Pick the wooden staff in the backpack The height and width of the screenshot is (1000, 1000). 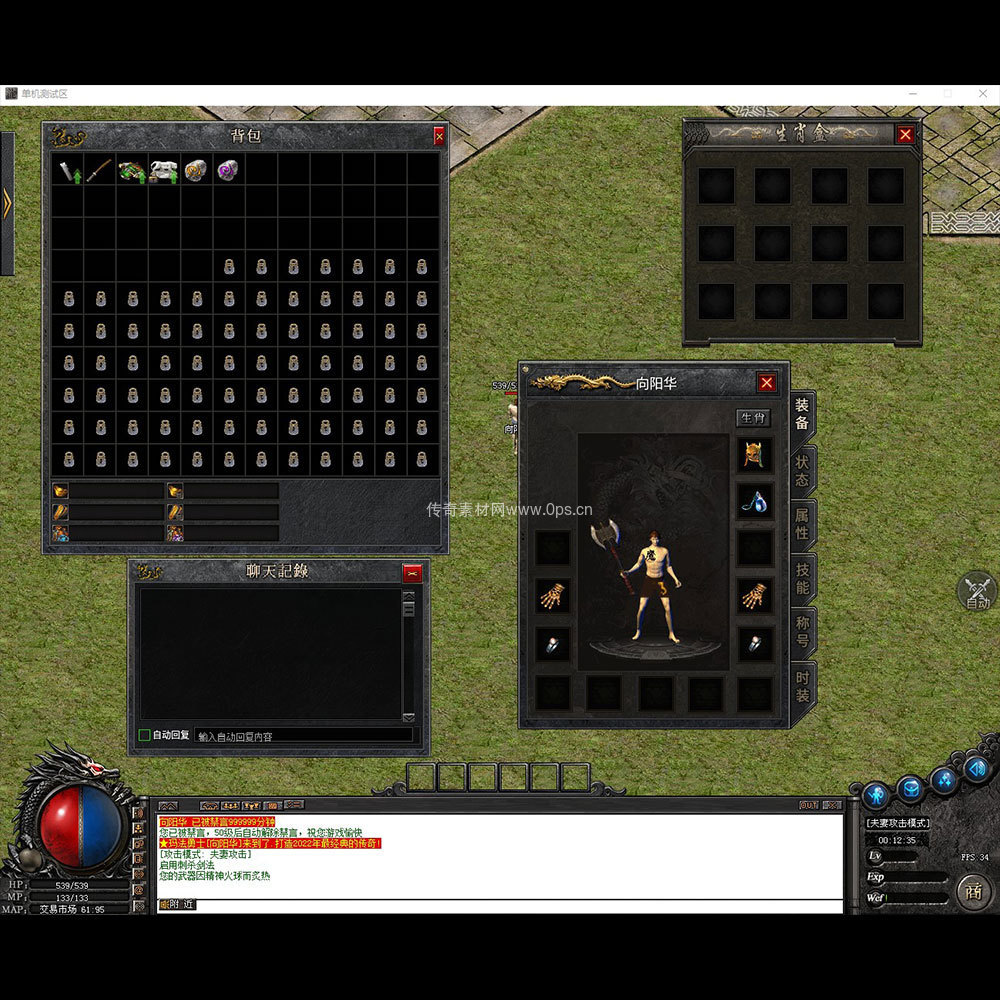[x=99, y=170]
